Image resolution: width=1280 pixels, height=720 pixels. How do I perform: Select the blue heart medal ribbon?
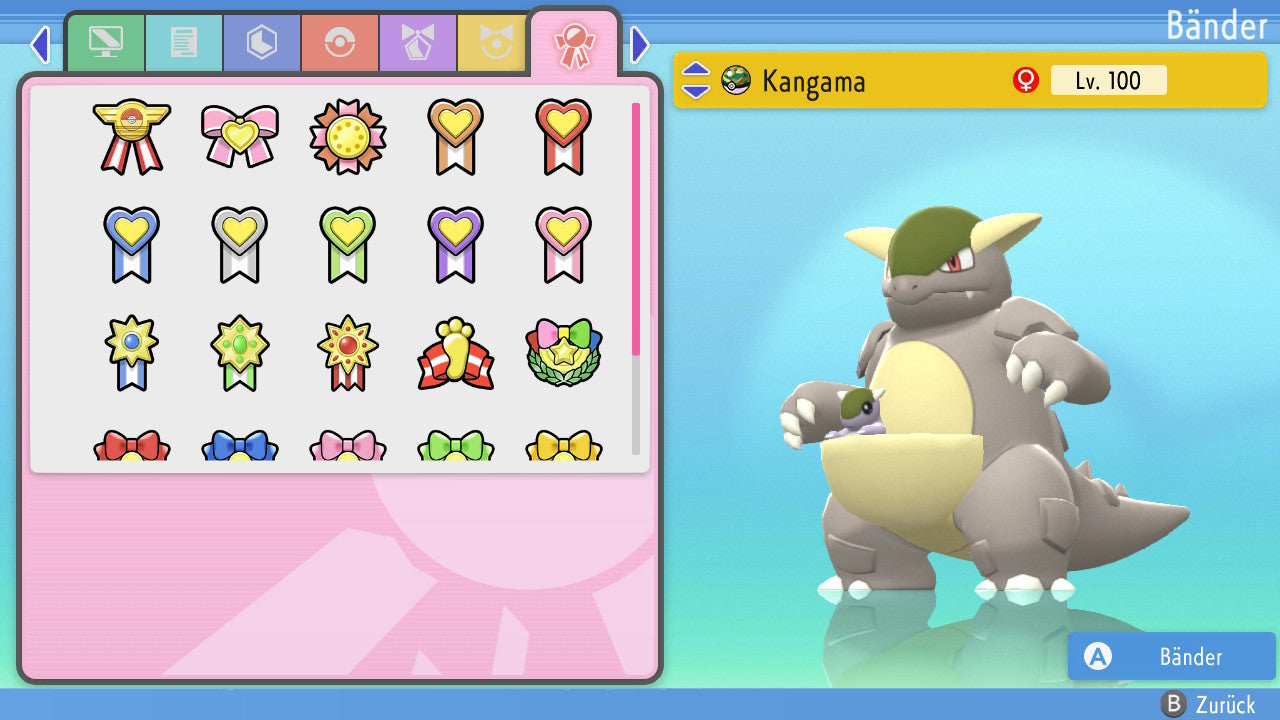point(132,243)
